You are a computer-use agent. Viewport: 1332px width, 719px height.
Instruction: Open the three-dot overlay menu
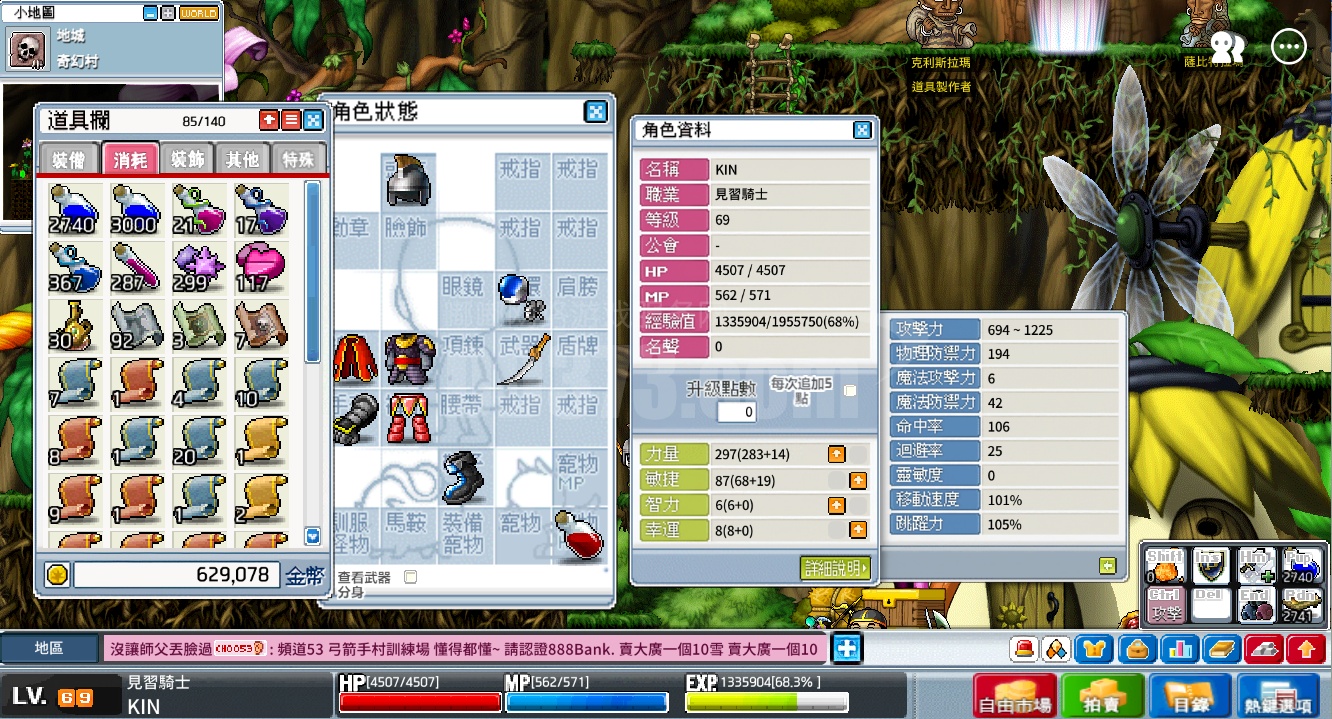[1289, 46]
